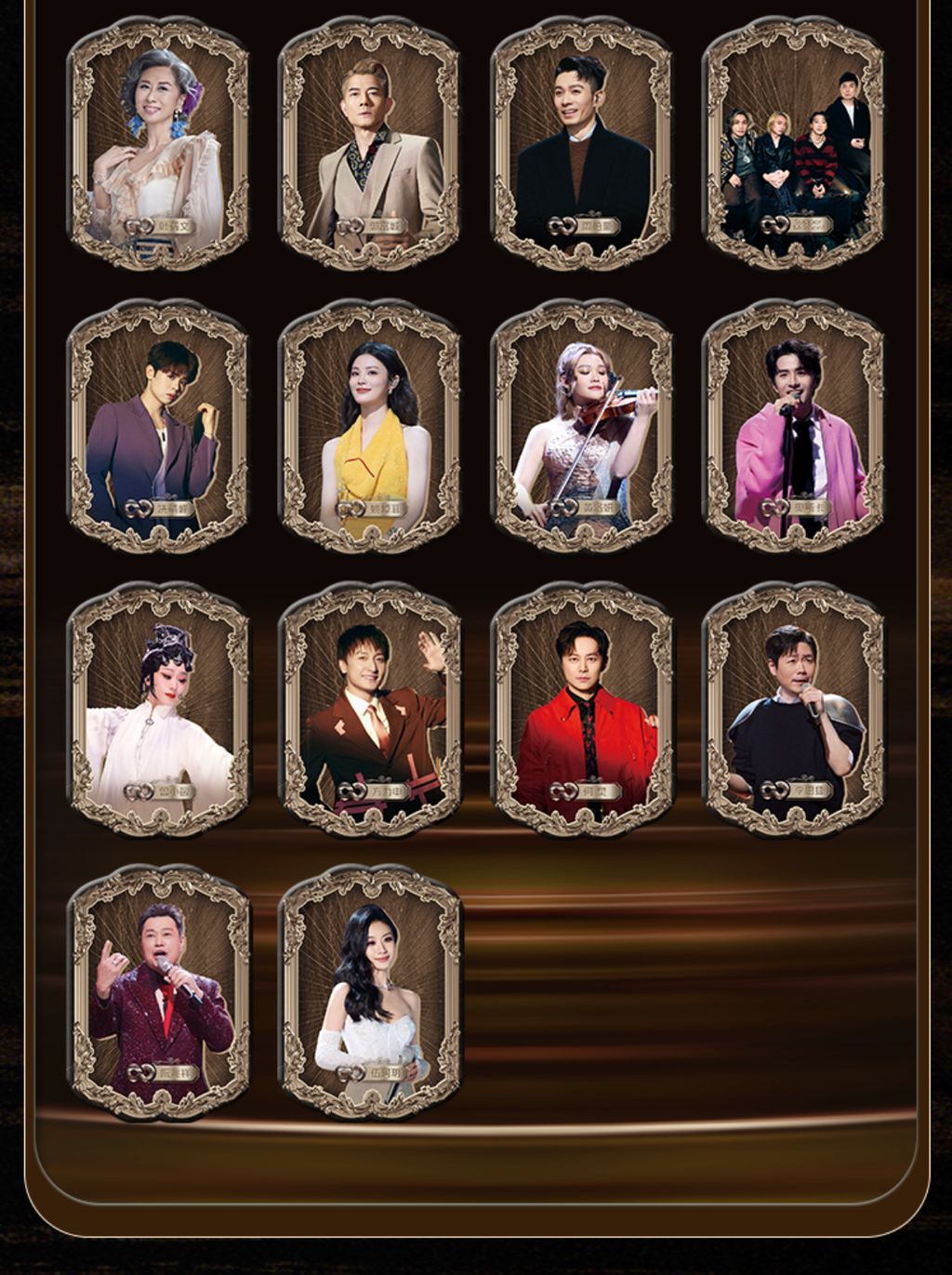Open the card of the man in a black coat
The width and height of the screenshot is (952, 1275).
(x=582, y=144)
